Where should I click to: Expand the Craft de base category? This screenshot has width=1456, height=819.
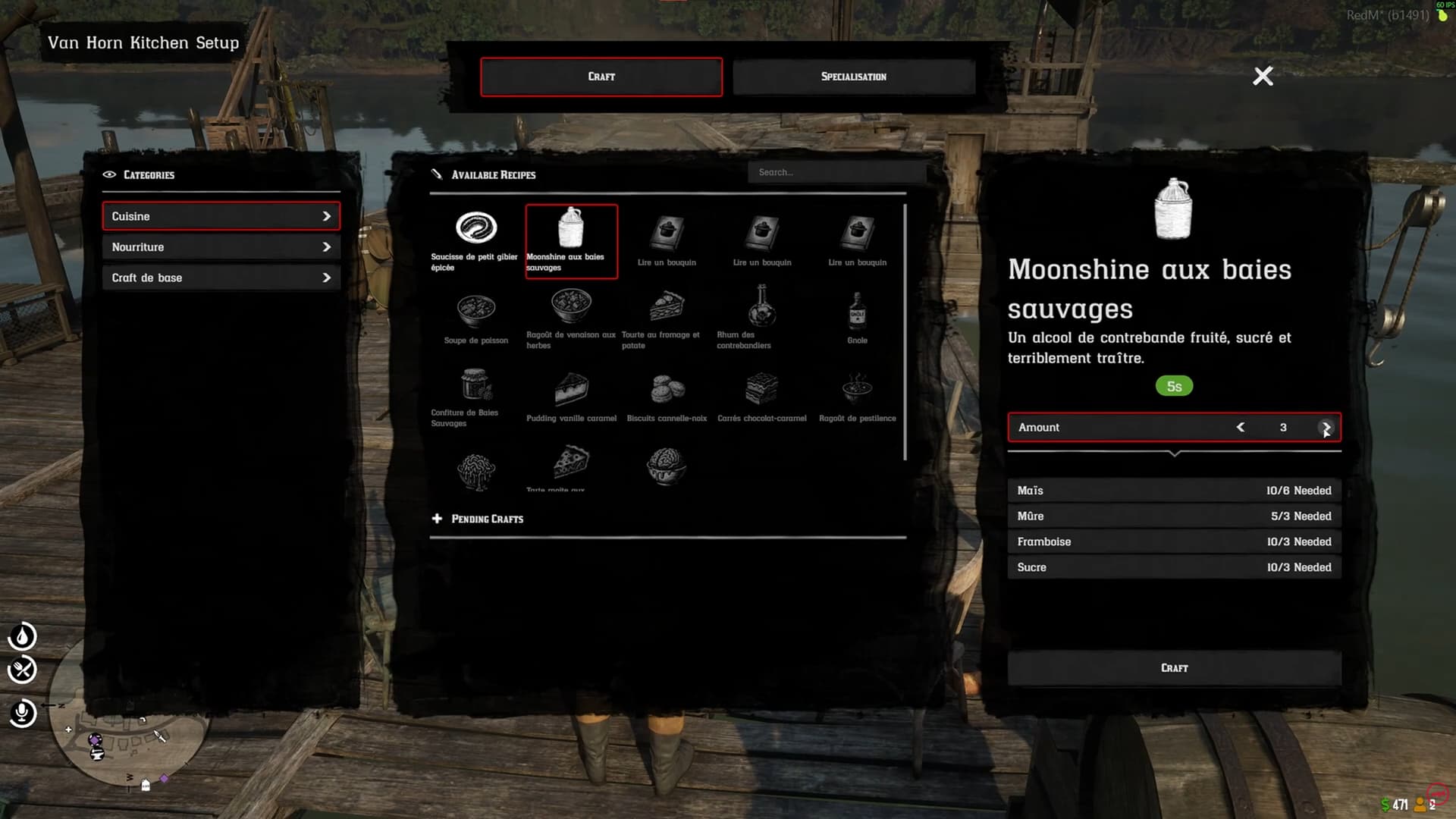pyautogui.click(x=221, y=278)
